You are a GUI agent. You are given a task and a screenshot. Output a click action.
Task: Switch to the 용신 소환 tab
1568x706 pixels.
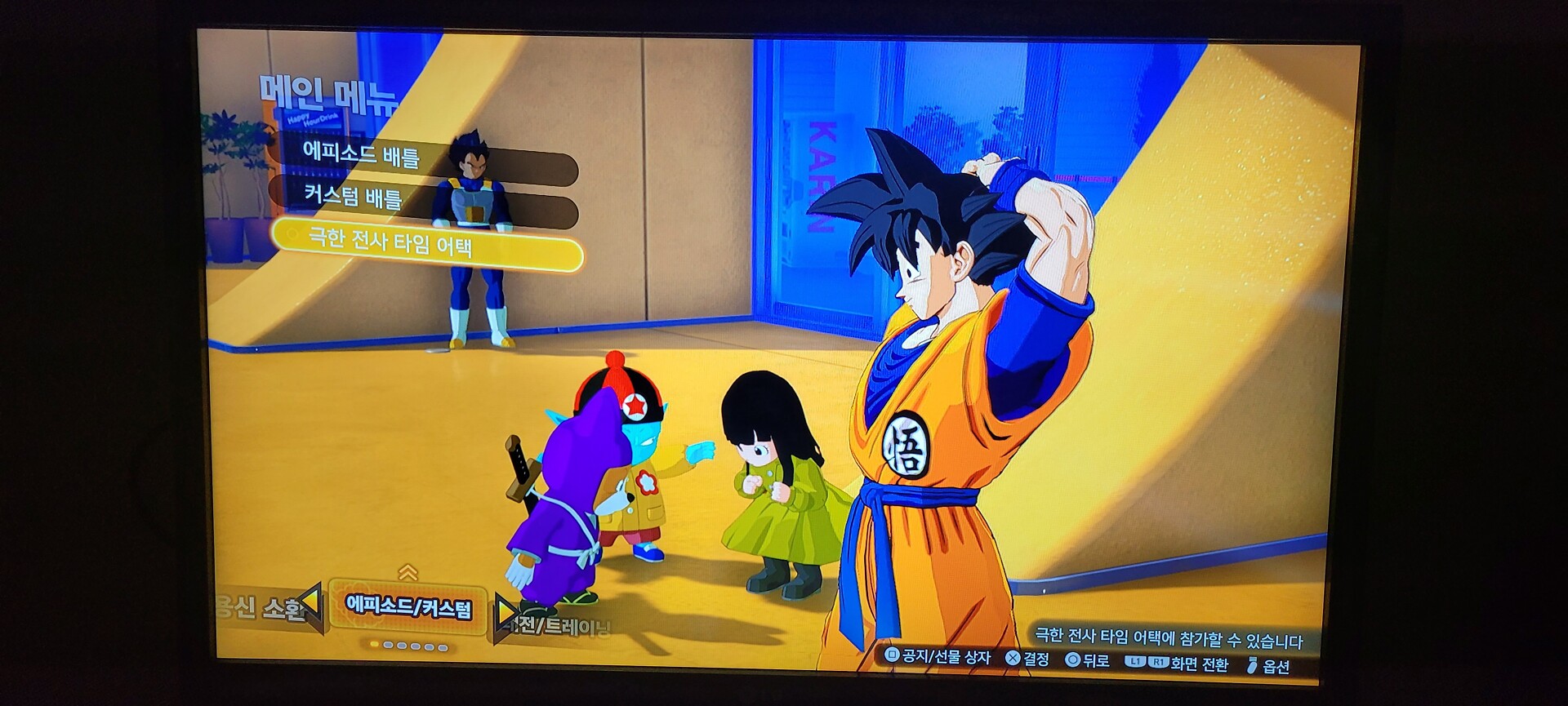point(259,607)
